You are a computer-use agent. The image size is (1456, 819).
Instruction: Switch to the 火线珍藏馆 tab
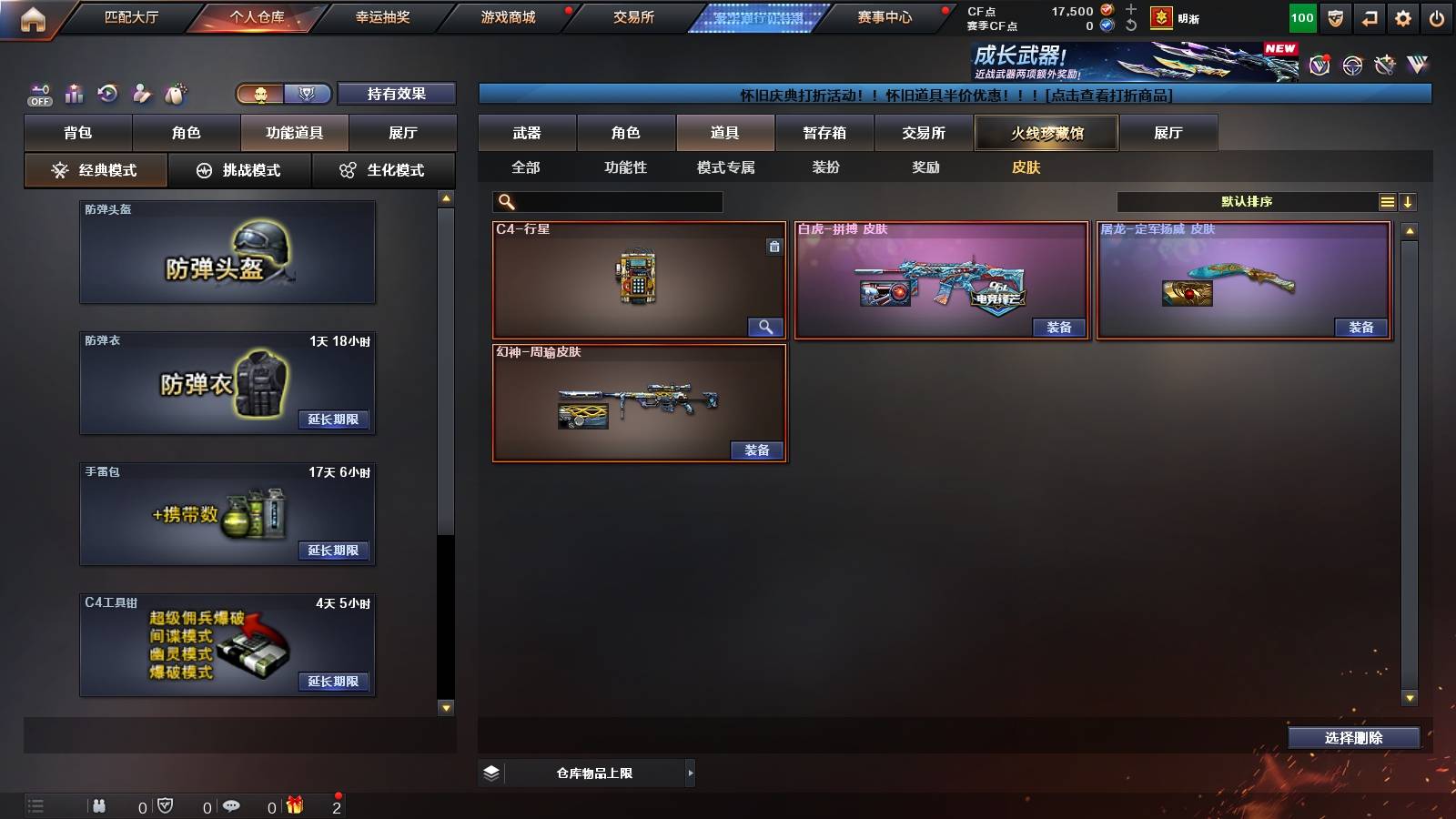[1046, 133]
